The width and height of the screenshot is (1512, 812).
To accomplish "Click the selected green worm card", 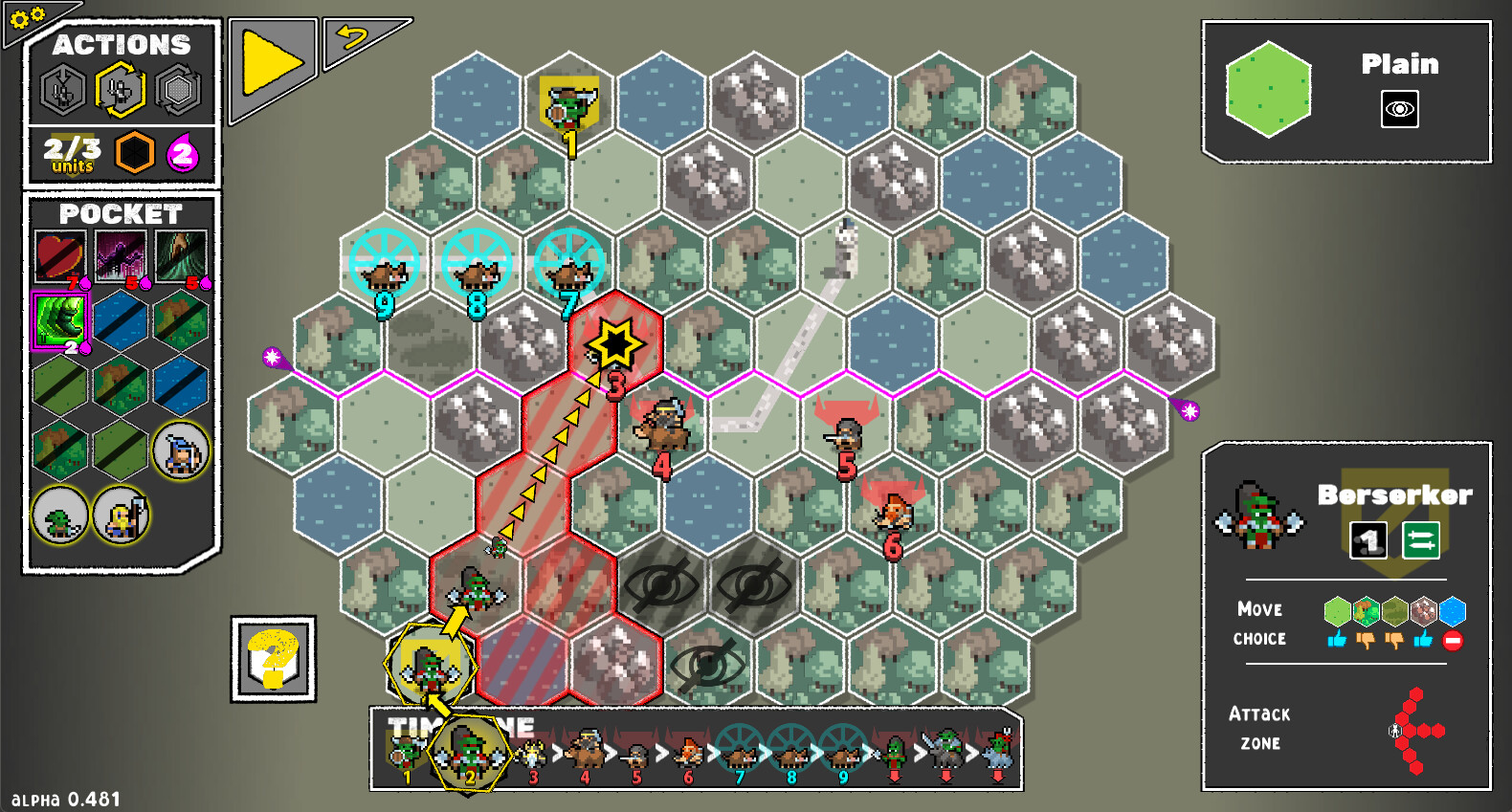I will point(59,321).
